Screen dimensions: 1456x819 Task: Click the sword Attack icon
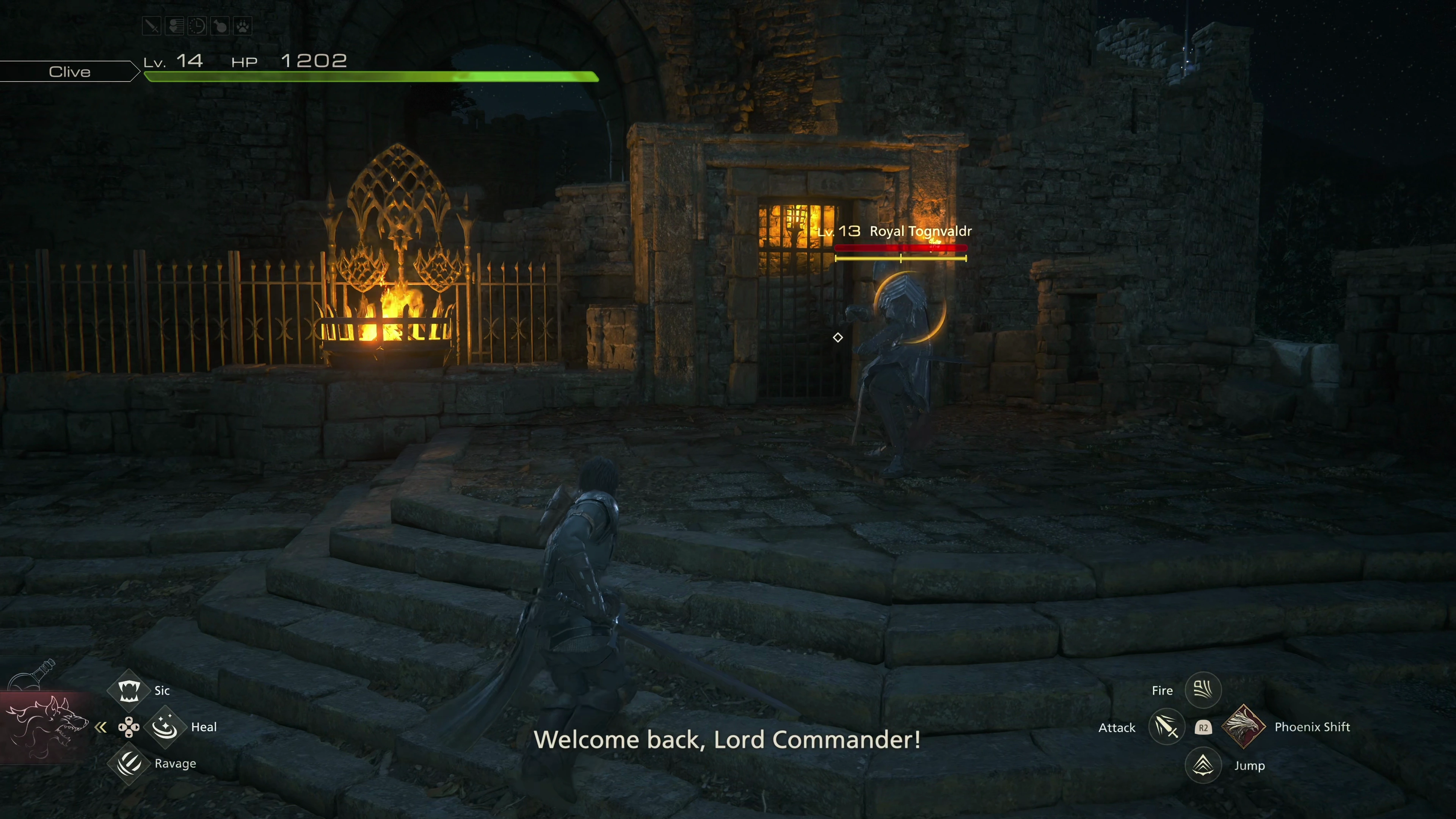coord(1167,727)
